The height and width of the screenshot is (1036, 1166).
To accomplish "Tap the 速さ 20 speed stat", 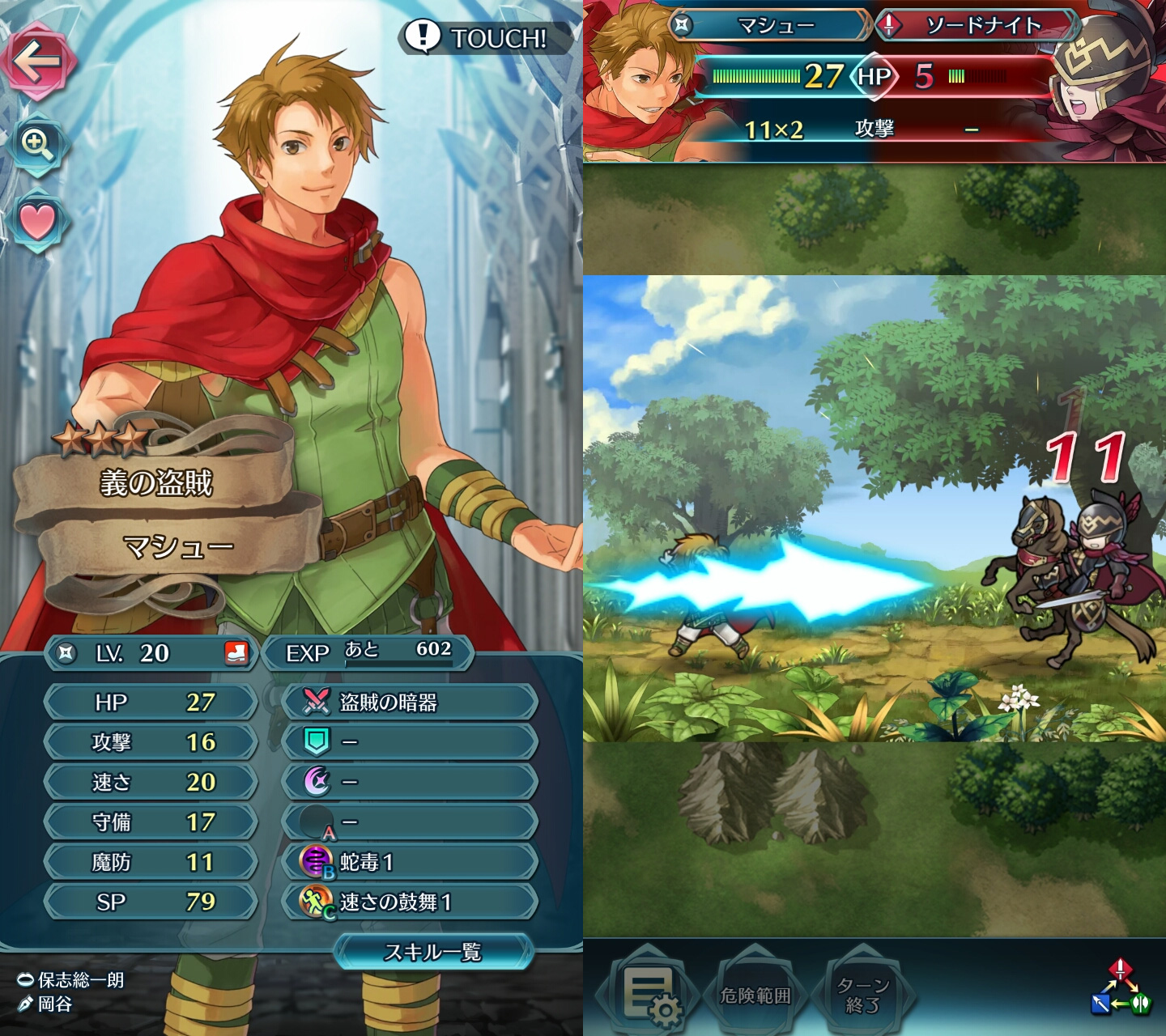I will point(151,782).
